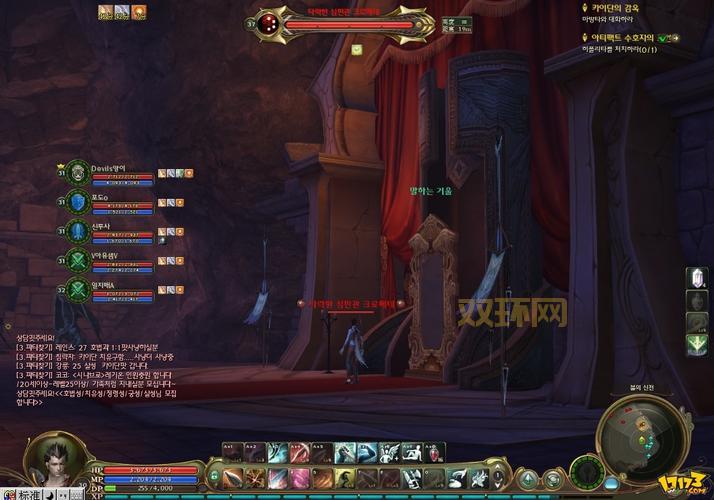The width and height of the screenshot is (714, 500).
Task: Click the chat log window
Action: [95, 371]
